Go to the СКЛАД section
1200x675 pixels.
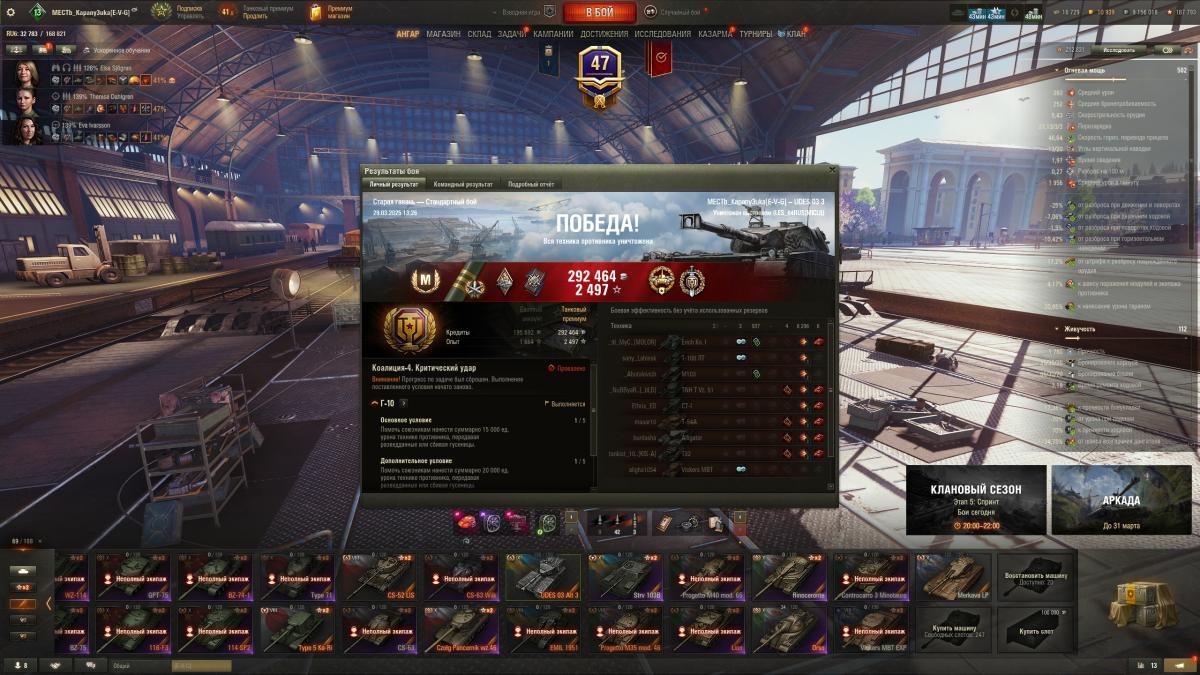point(479,34)
